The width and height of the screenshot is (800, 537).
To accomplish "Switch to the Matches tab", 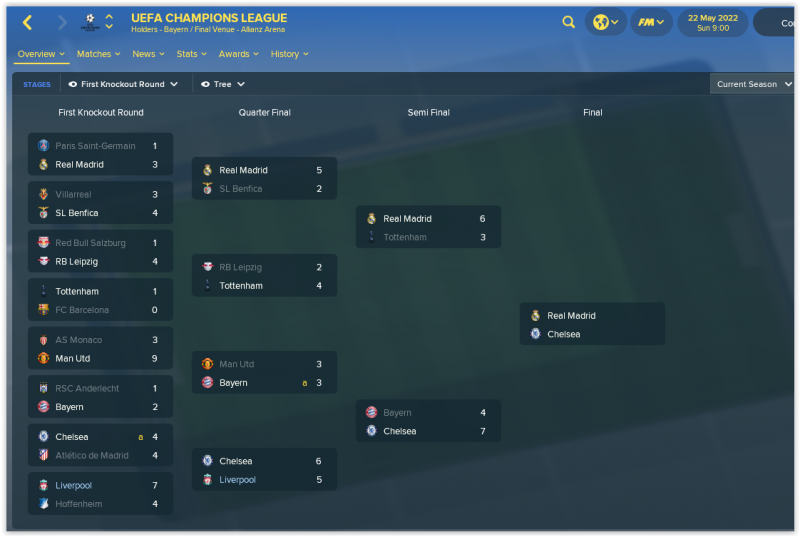I will pos(99,54).
